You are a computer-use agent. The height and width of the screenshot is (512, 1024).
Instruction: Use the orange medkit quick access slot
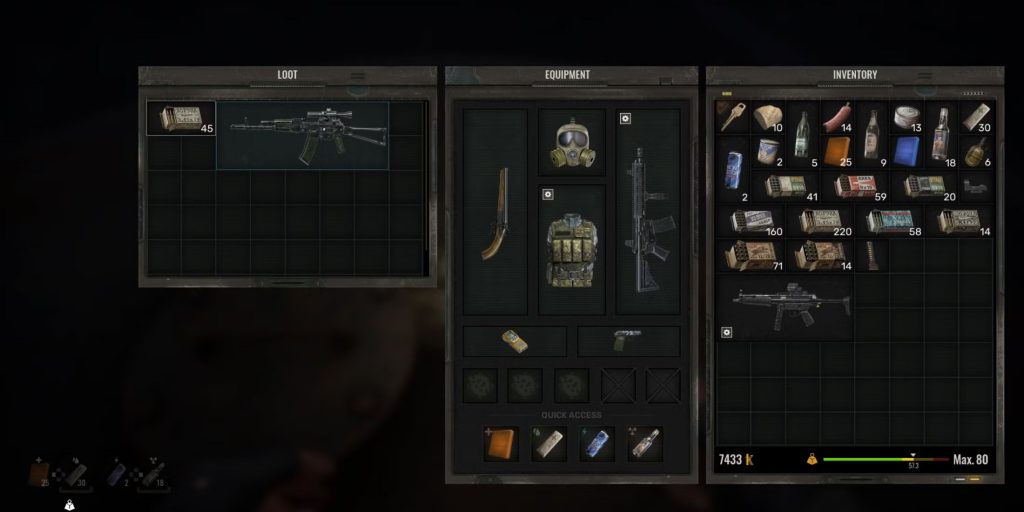[x=501, y=443]
